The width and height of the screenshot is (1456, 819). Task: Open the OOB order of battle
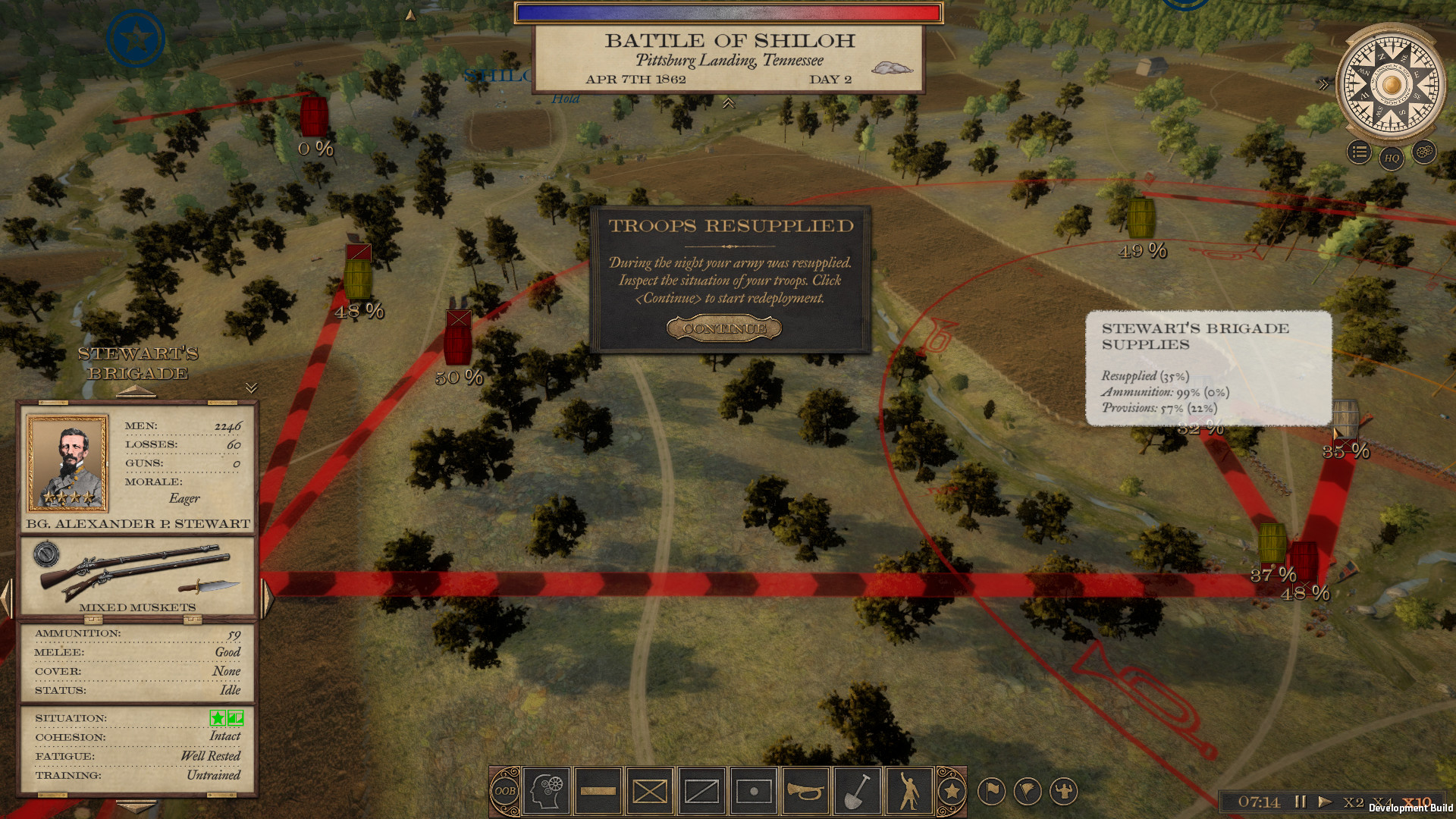tap(505, 791)
